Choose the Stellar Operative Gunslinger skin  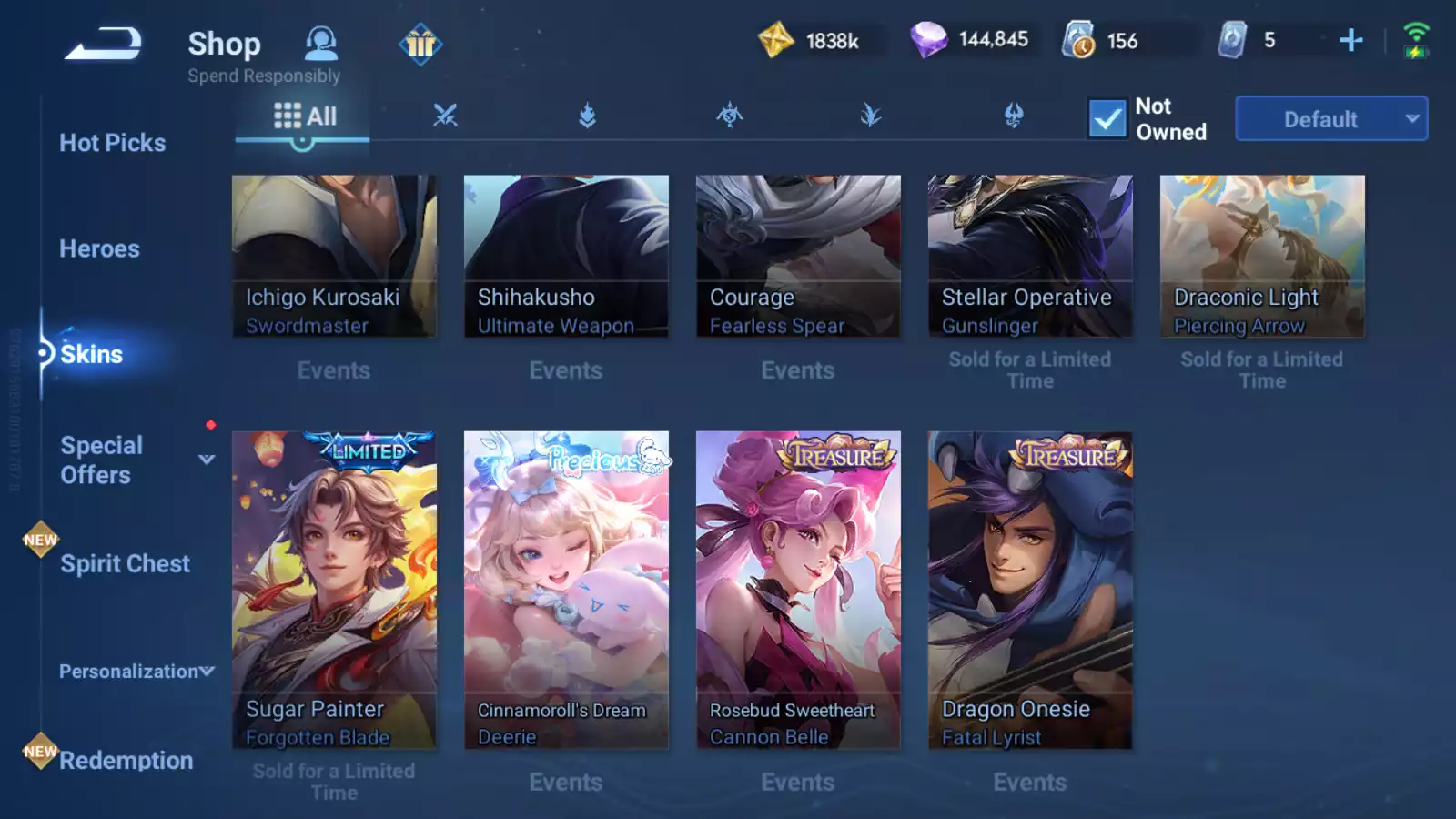click(1030, 256)
